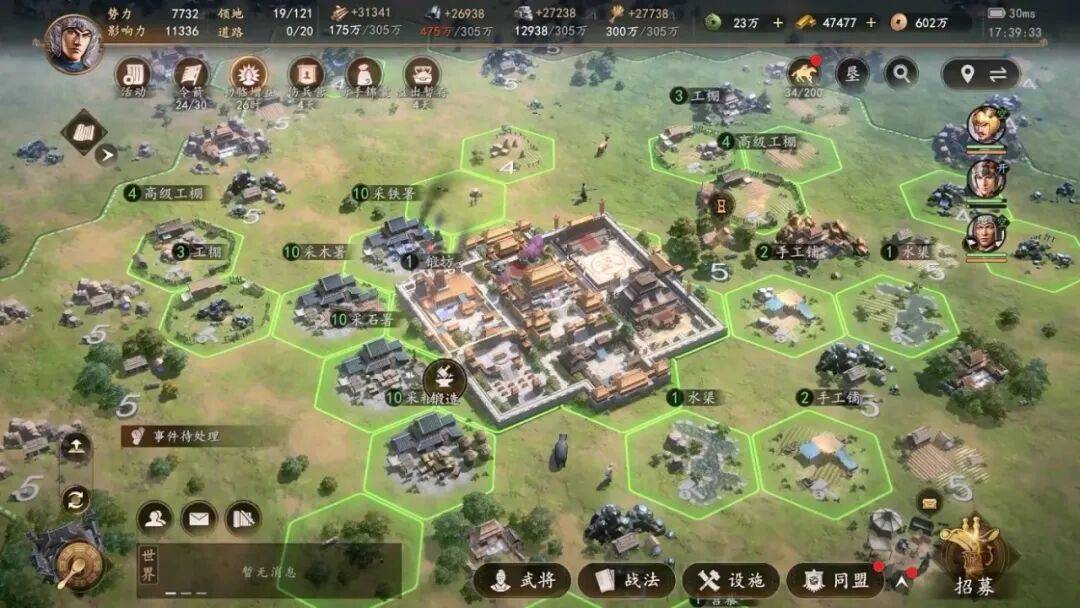Open the 垒 fortress button
The width and height of the screenshot is (1080, 608).
(852, 73)
